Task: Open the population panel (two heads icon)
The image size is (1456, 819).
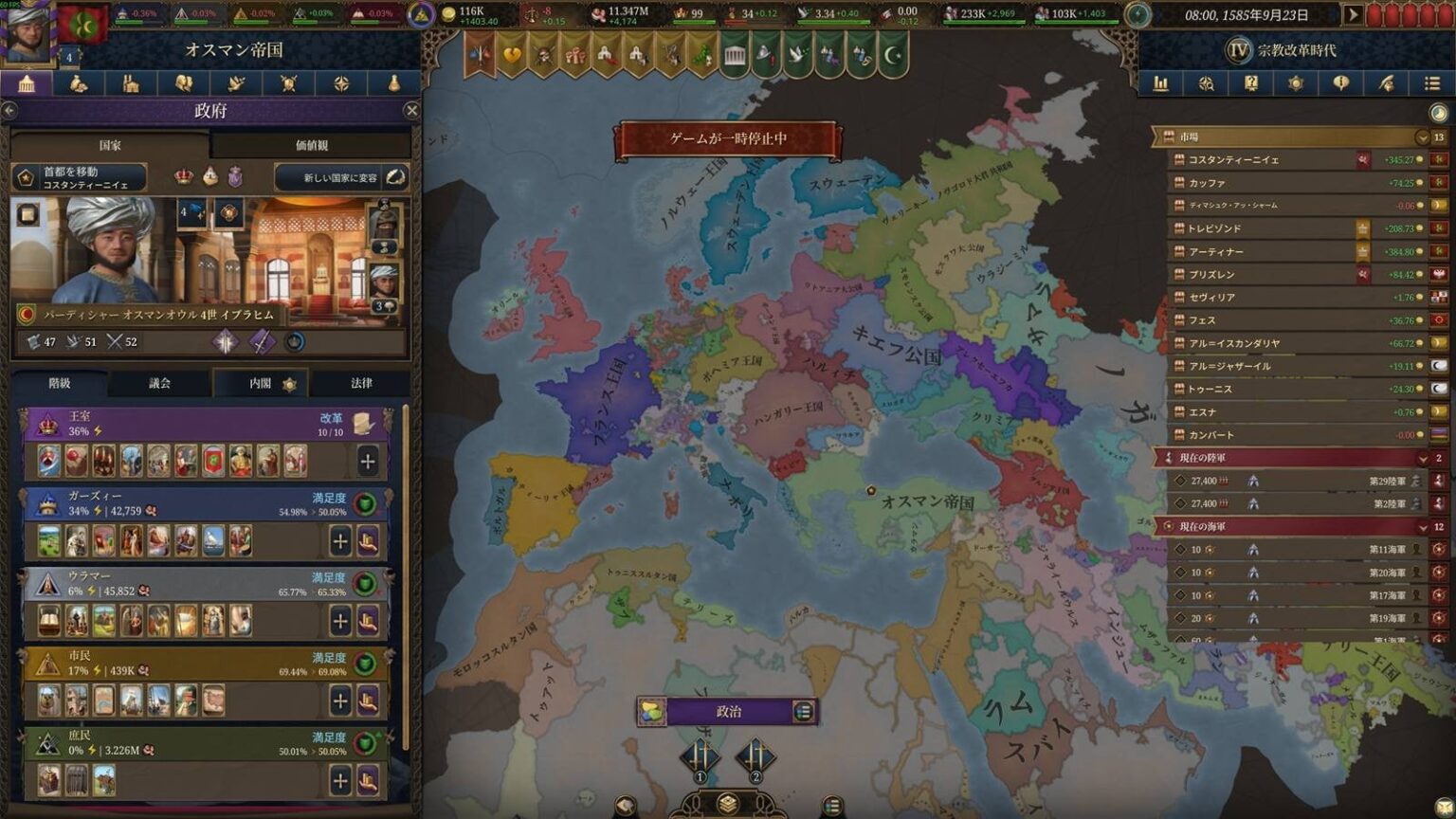Action: click(x=183, y=83)
